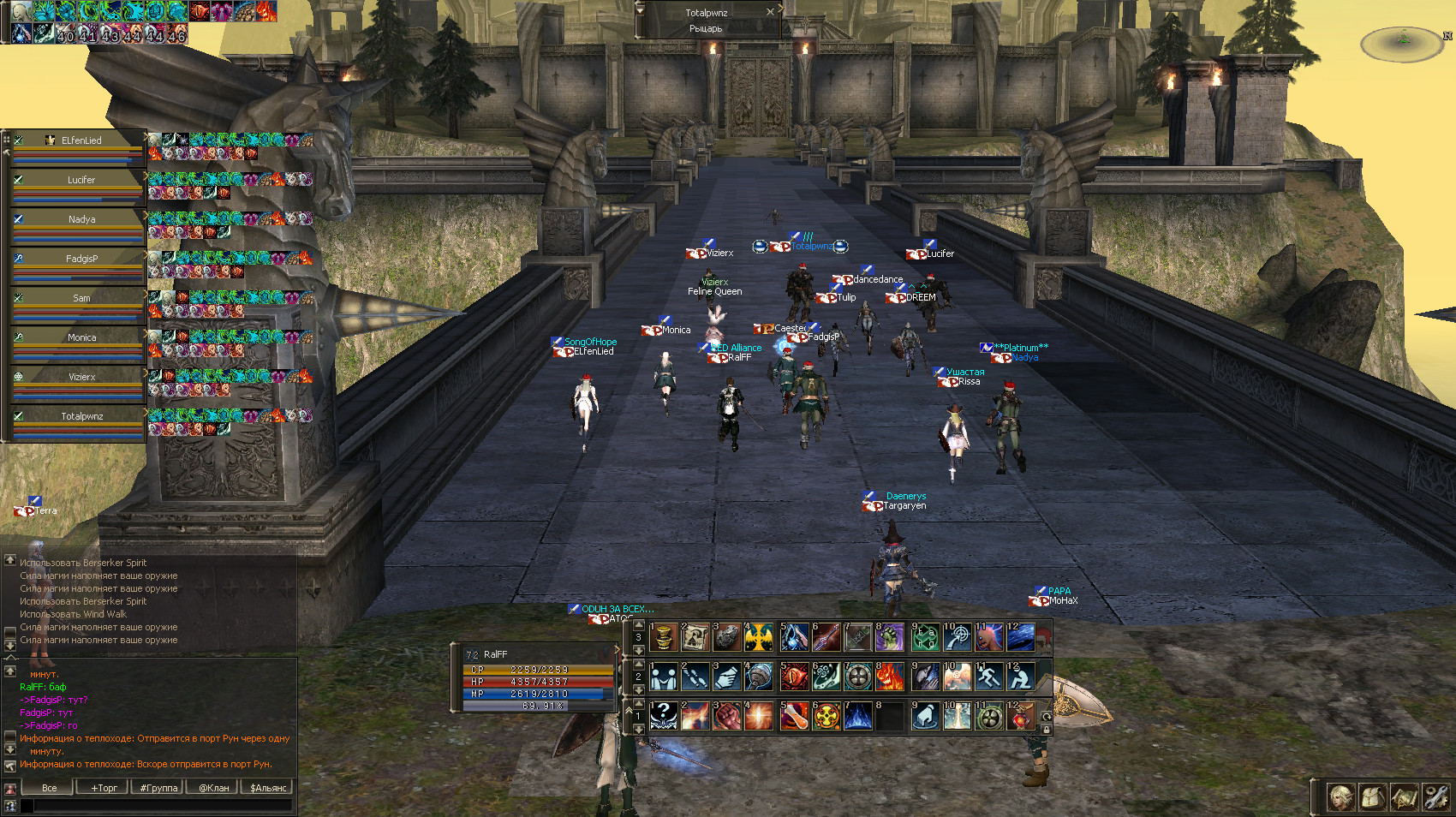This screenshot has height=817, width=1456.
Task: Open the character status icon
Action: tap(1341, 798)
